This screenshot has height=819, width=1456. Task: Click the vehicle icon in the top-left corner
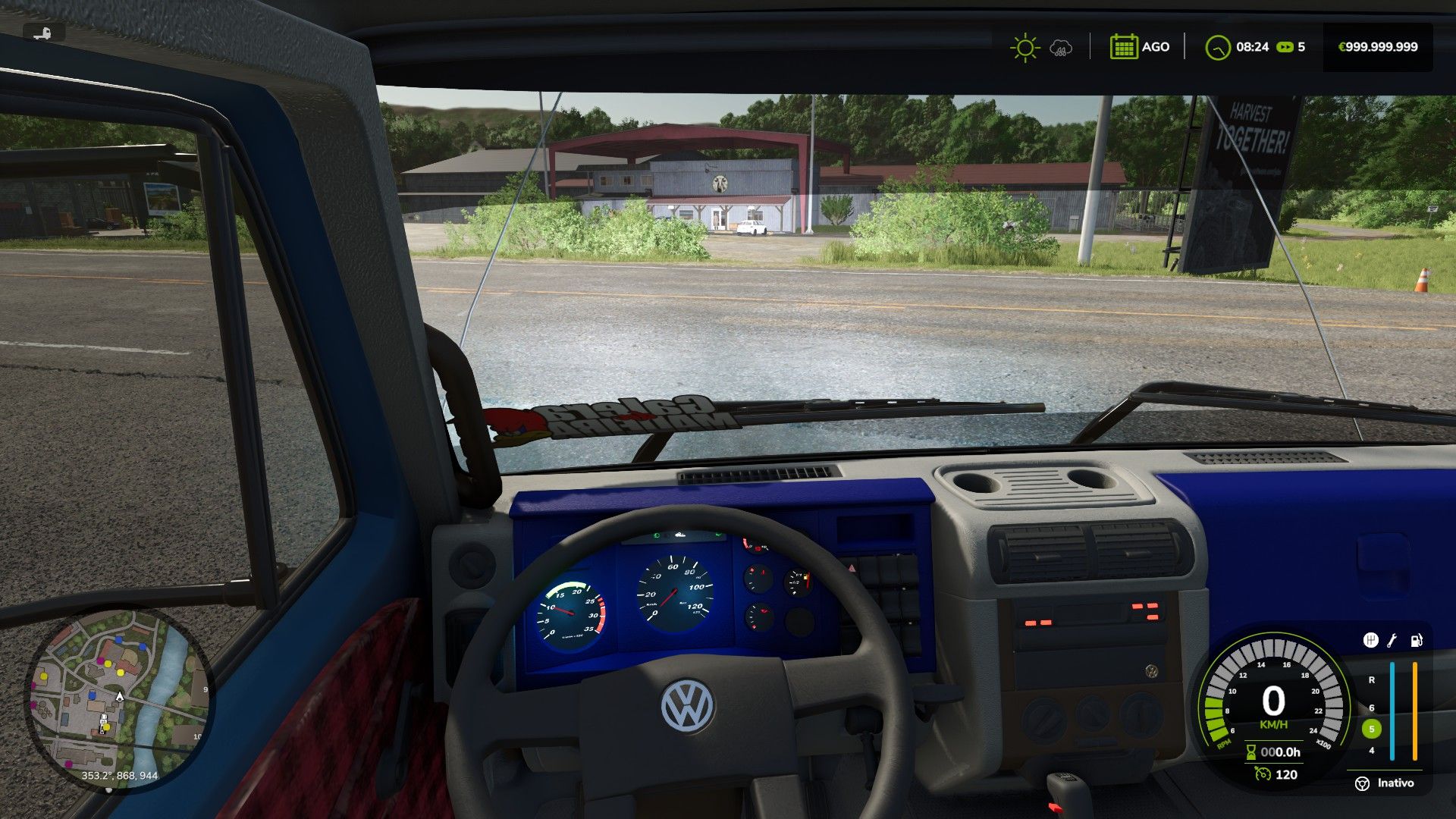(44, 33)
